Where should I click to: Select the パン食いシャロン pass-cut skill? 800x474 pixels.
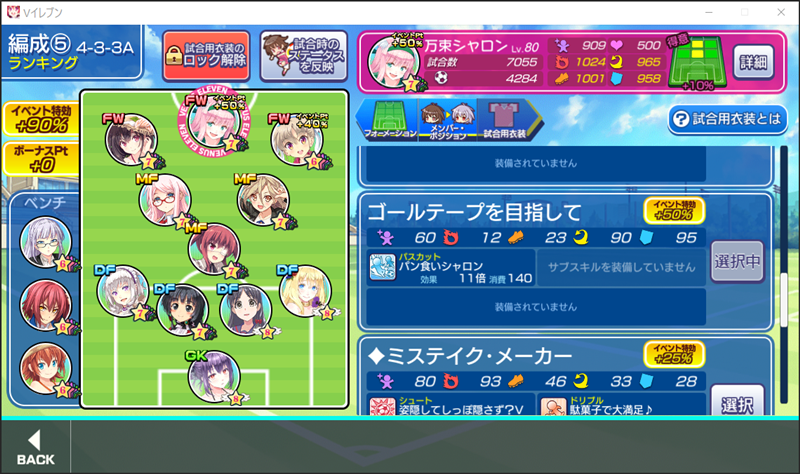pyautogui.click(x=449, y=267)
